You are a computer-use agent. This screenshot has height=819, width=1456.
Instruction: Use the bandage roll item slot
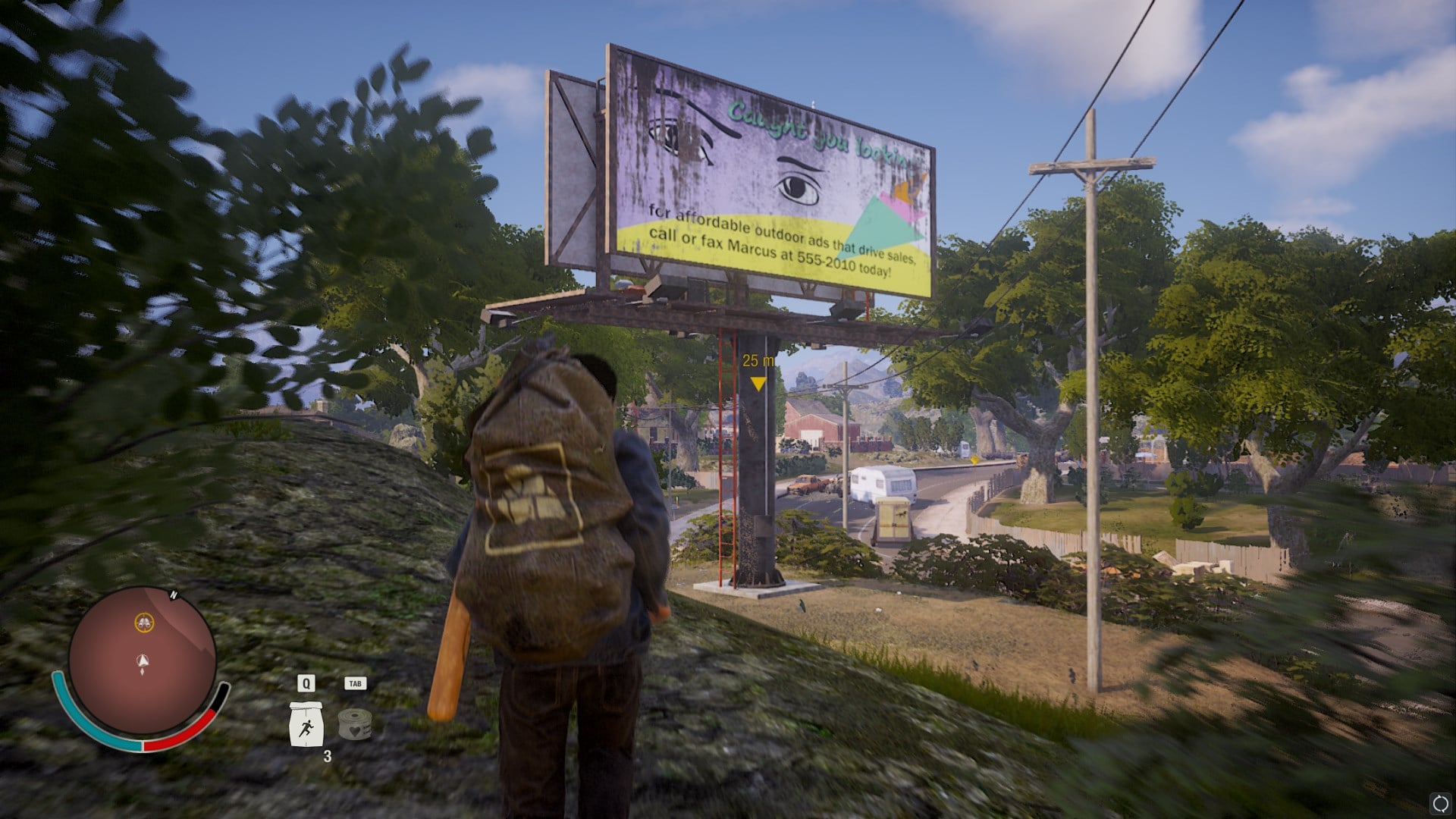354,724
